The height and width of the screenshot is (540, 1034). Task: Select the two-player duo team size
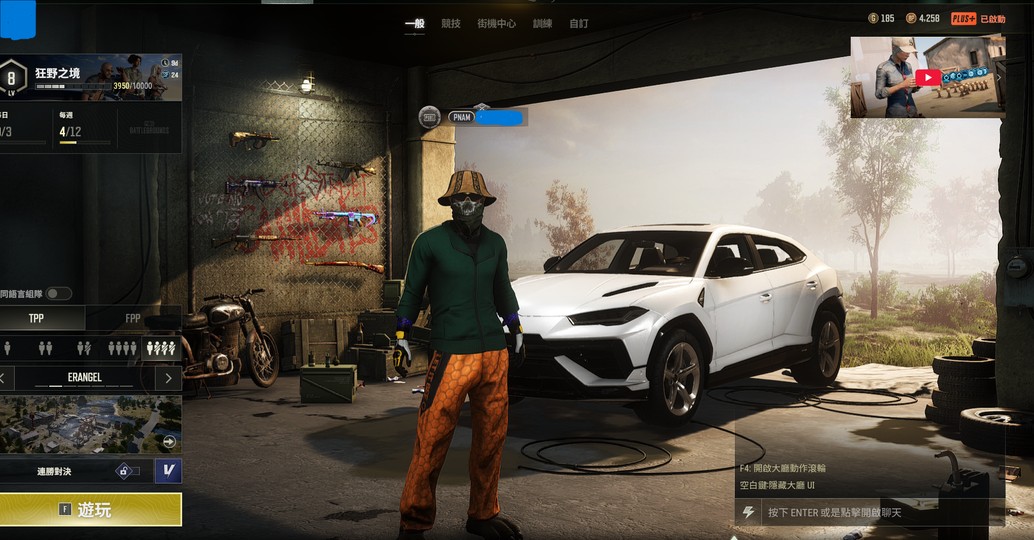point(44,348)
